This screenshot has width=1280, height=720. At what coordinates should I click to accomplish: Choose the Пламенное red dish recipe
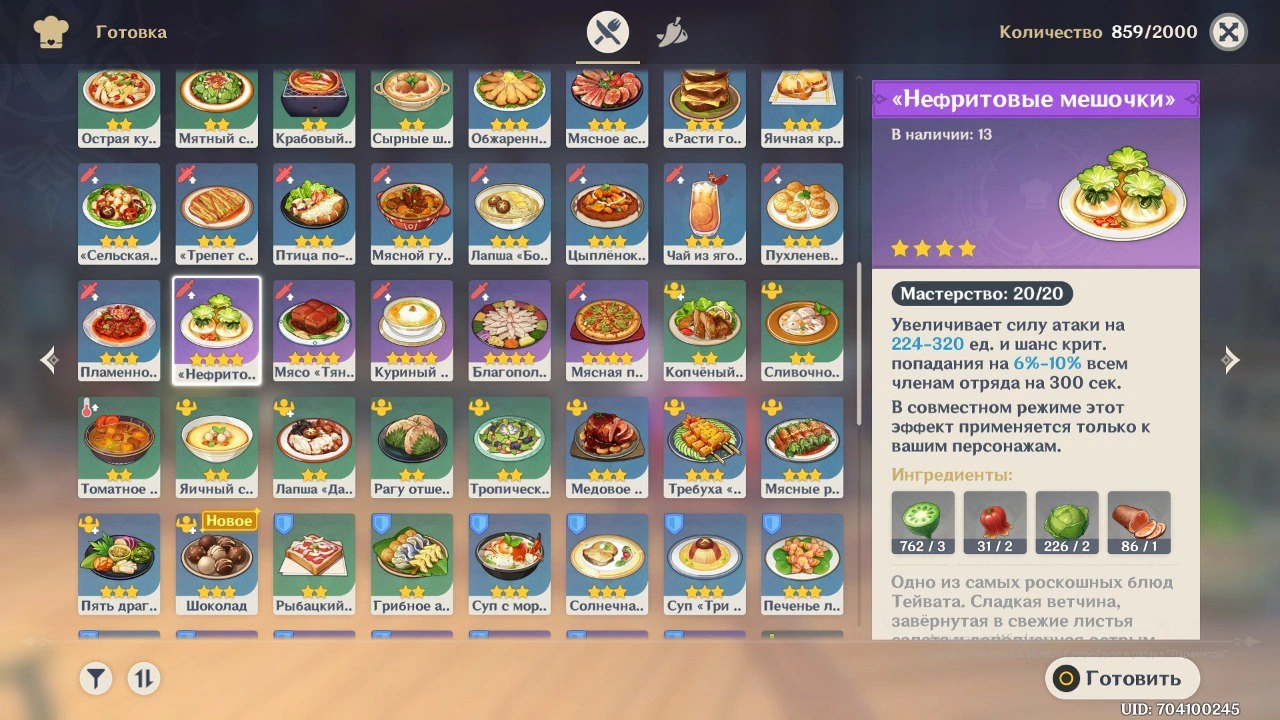(x=119, y=331)
